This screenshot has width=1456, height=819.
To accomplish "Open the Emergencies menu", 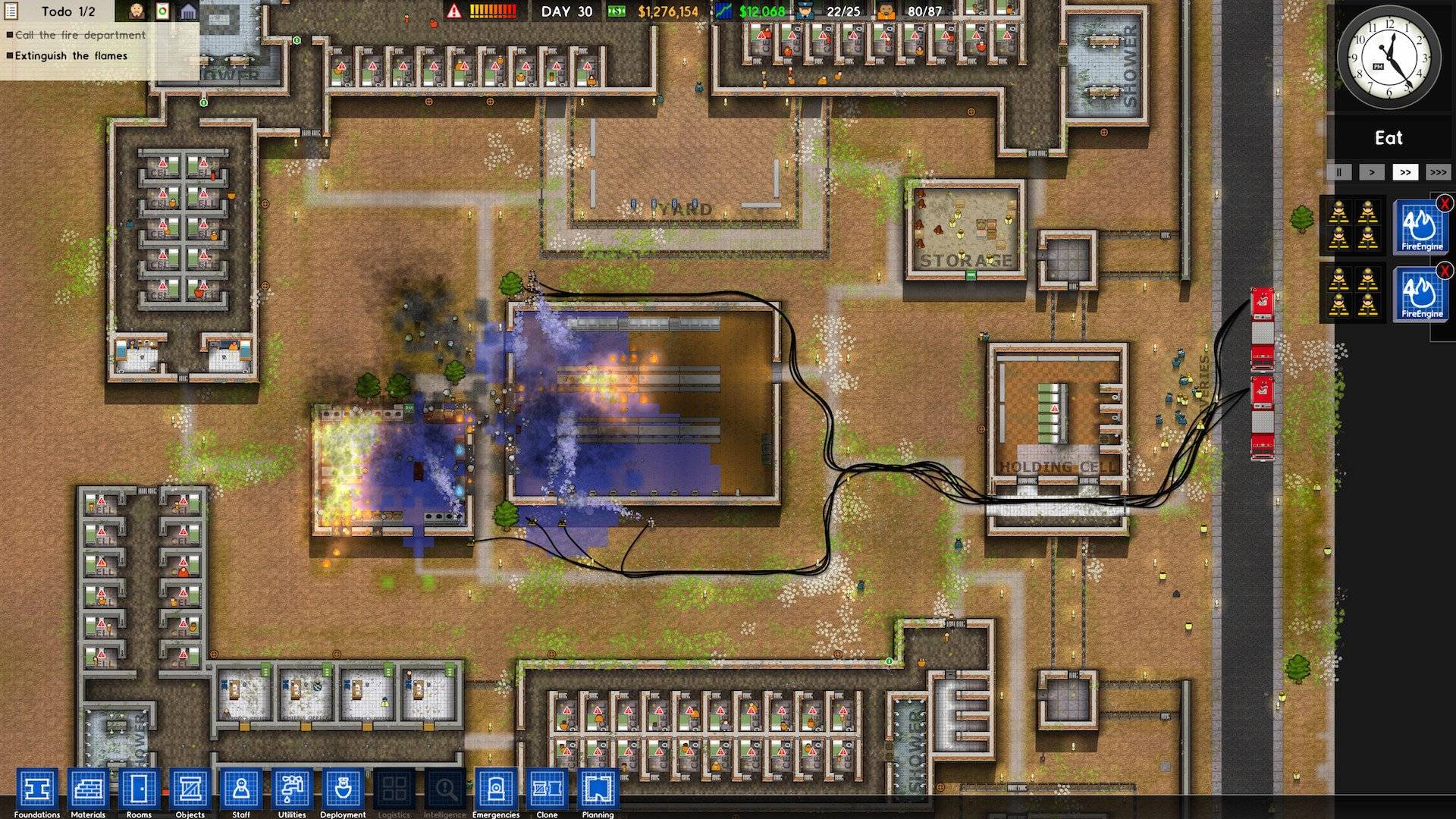I will [497, 789].
